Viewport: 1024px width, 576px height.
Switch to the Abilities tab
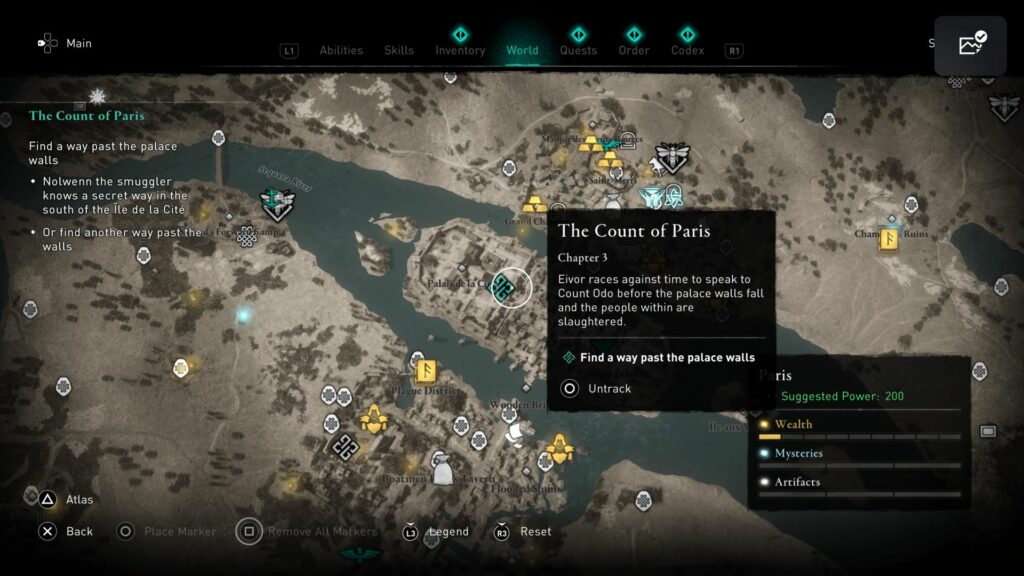341,50
